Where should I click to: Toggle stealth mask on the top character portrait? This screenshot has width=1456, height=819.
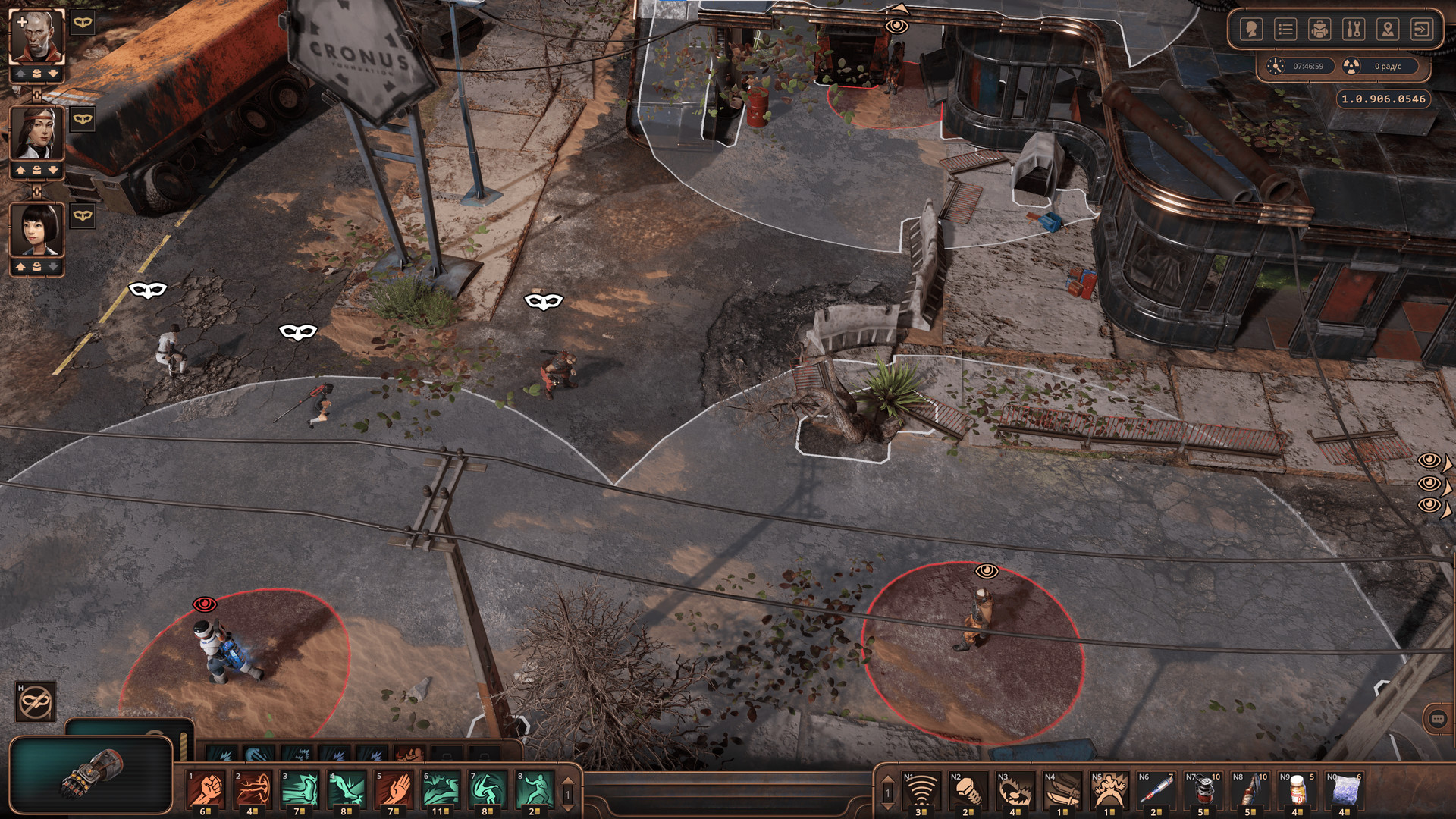(82, 24)
